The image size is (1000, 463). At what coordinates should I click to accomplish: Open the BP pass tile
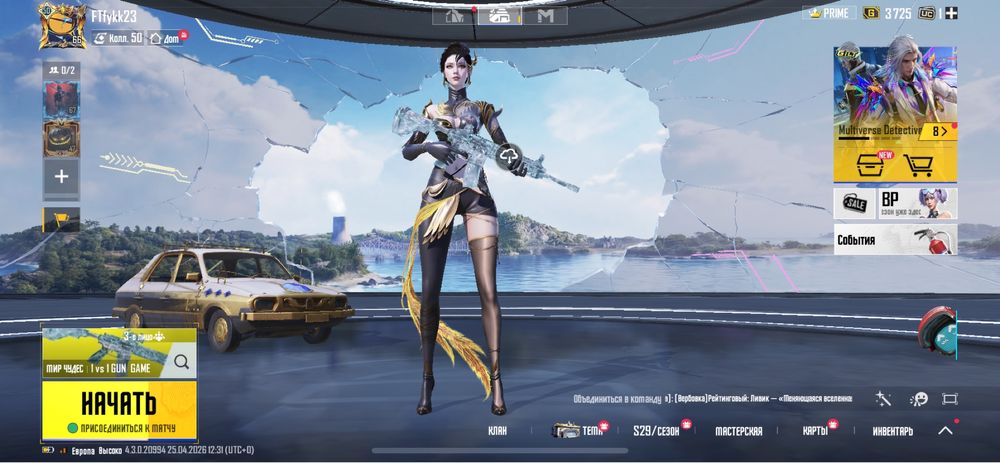coord(915,204)
